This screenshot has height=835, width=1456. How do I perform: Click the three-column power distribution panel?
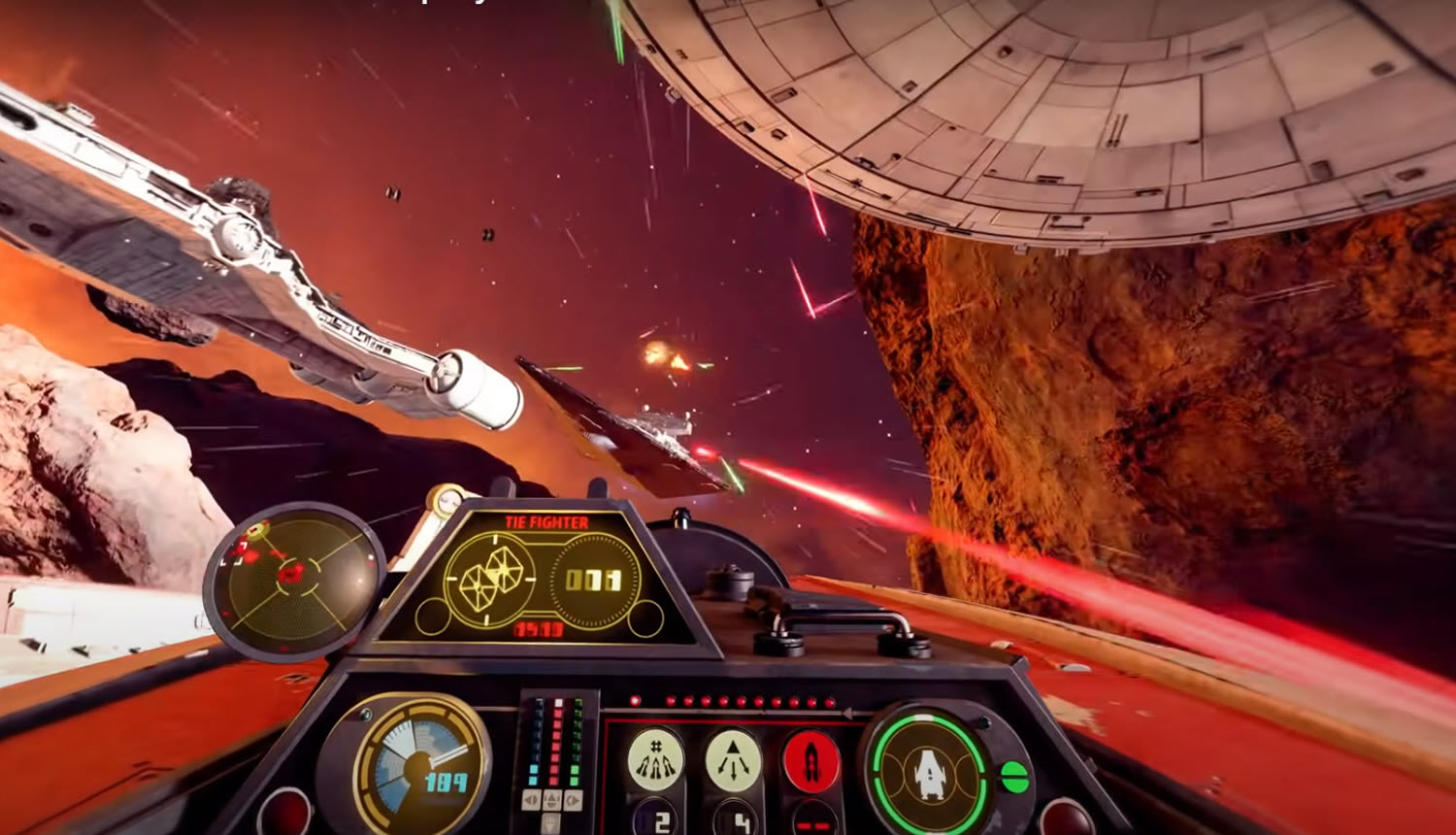coord(553,752)
